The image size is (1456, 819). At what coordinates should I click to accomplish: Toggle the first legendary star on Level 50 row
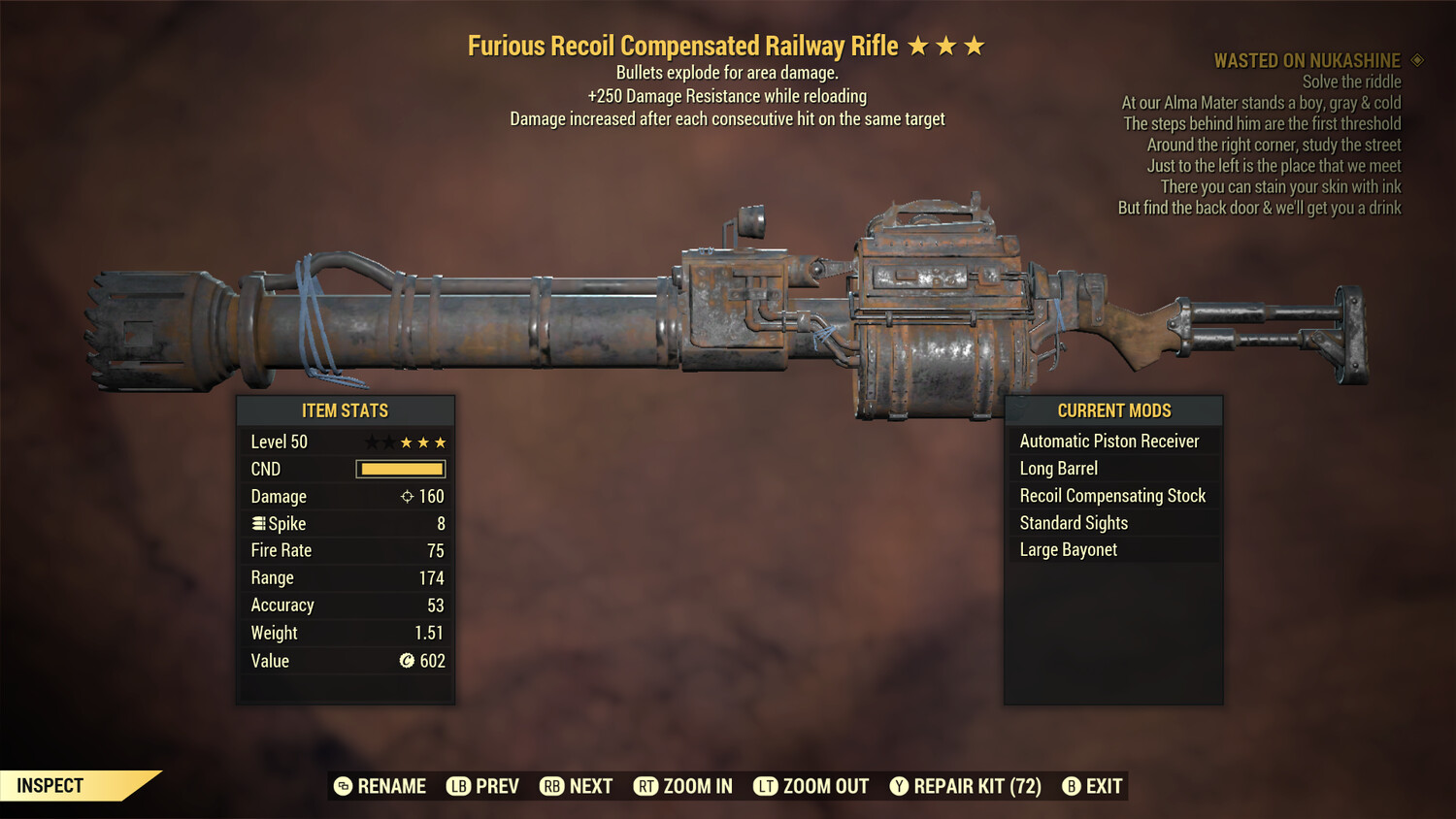pos(371,442)
